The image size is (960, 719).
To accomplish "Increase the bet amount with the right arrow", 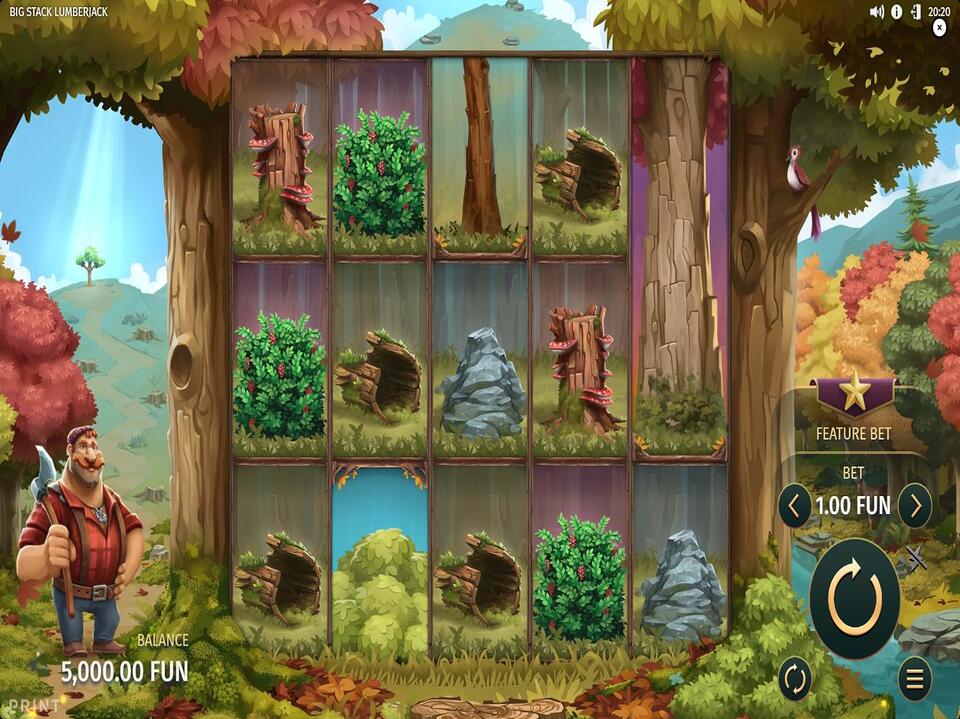I will (x=914, y=506).
